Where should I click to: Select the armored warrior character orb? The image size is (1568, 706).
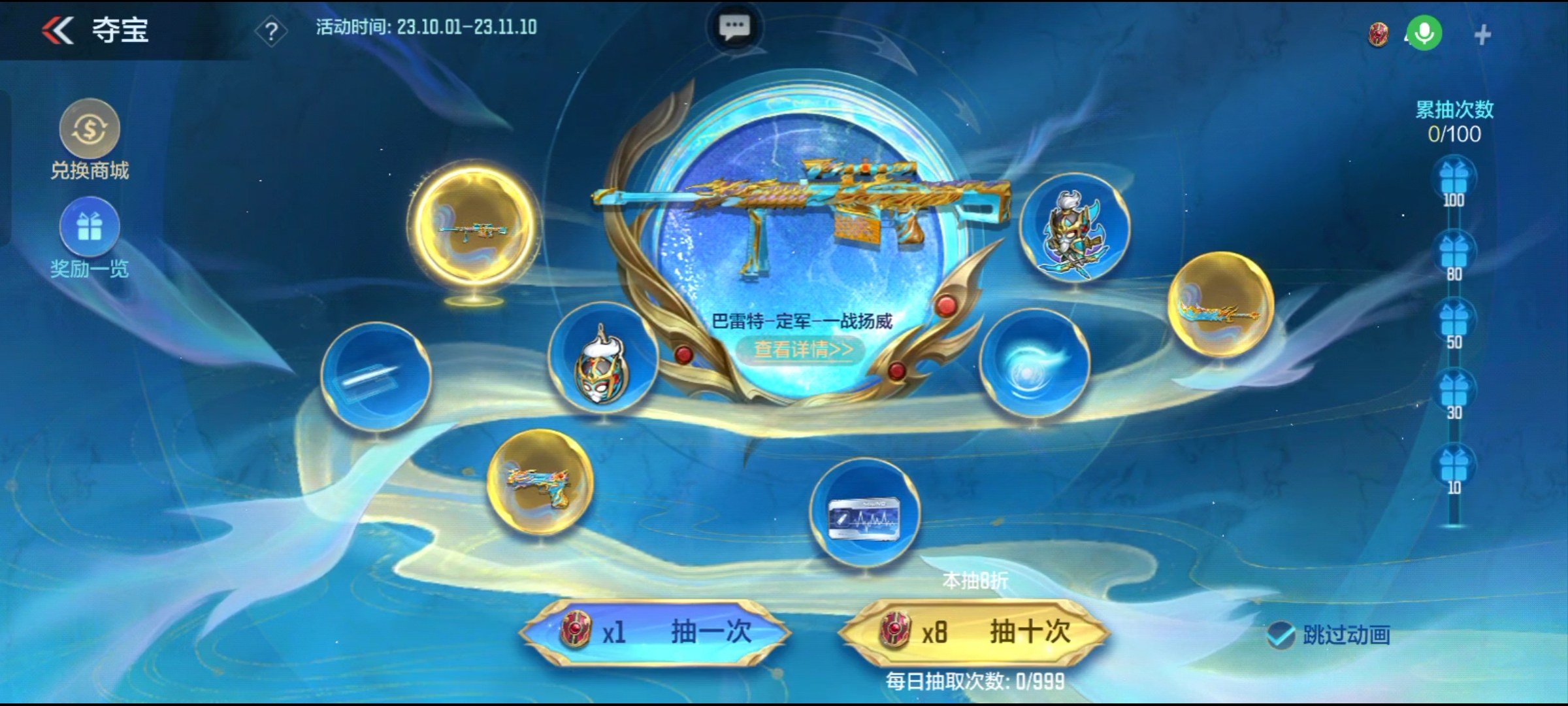(x=1075, y=229)
